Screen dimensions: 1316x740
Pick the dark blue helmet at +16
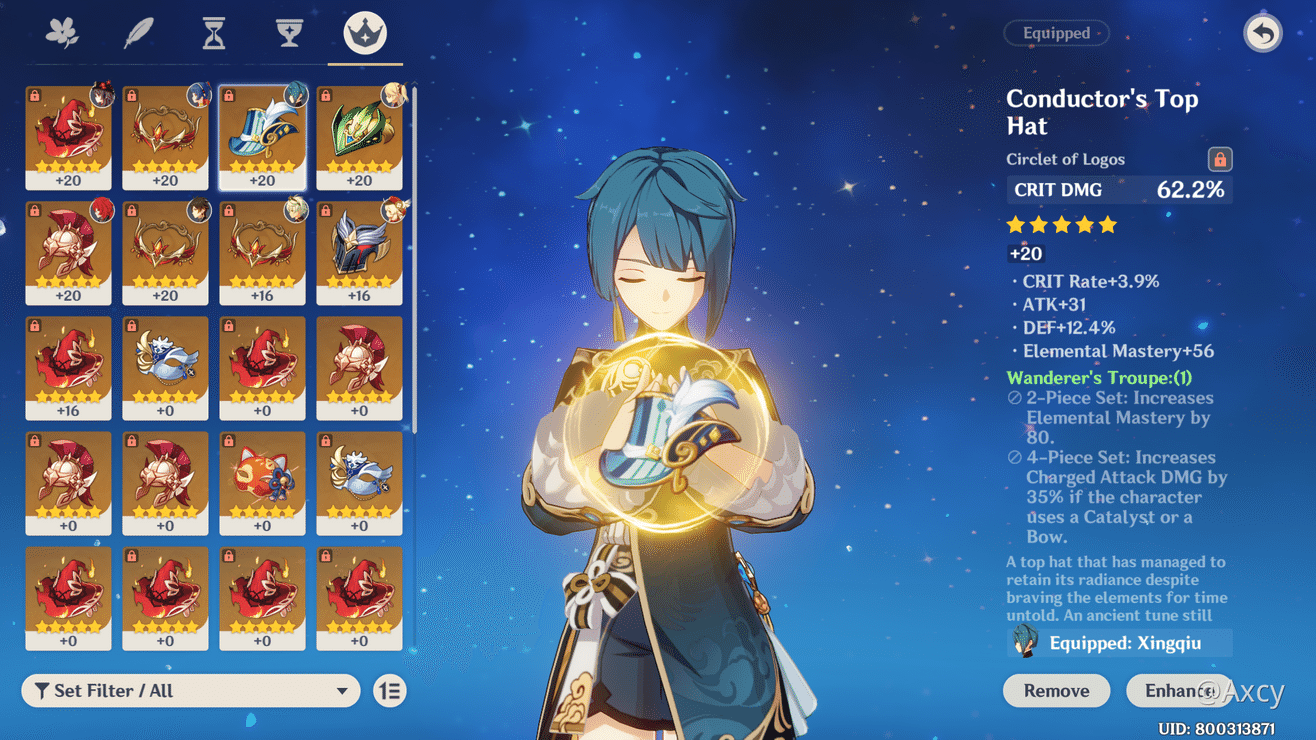pyautogui.click(x=359, y=252)
